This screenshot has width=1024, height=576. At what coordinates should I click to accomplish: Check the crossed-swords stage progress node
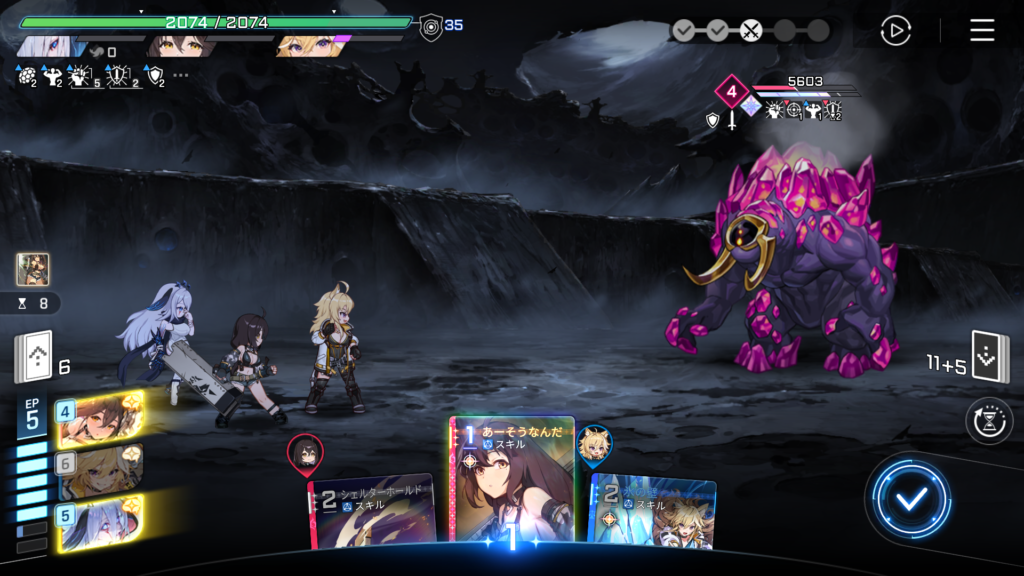pyautogui.click(x=751, y=30)
